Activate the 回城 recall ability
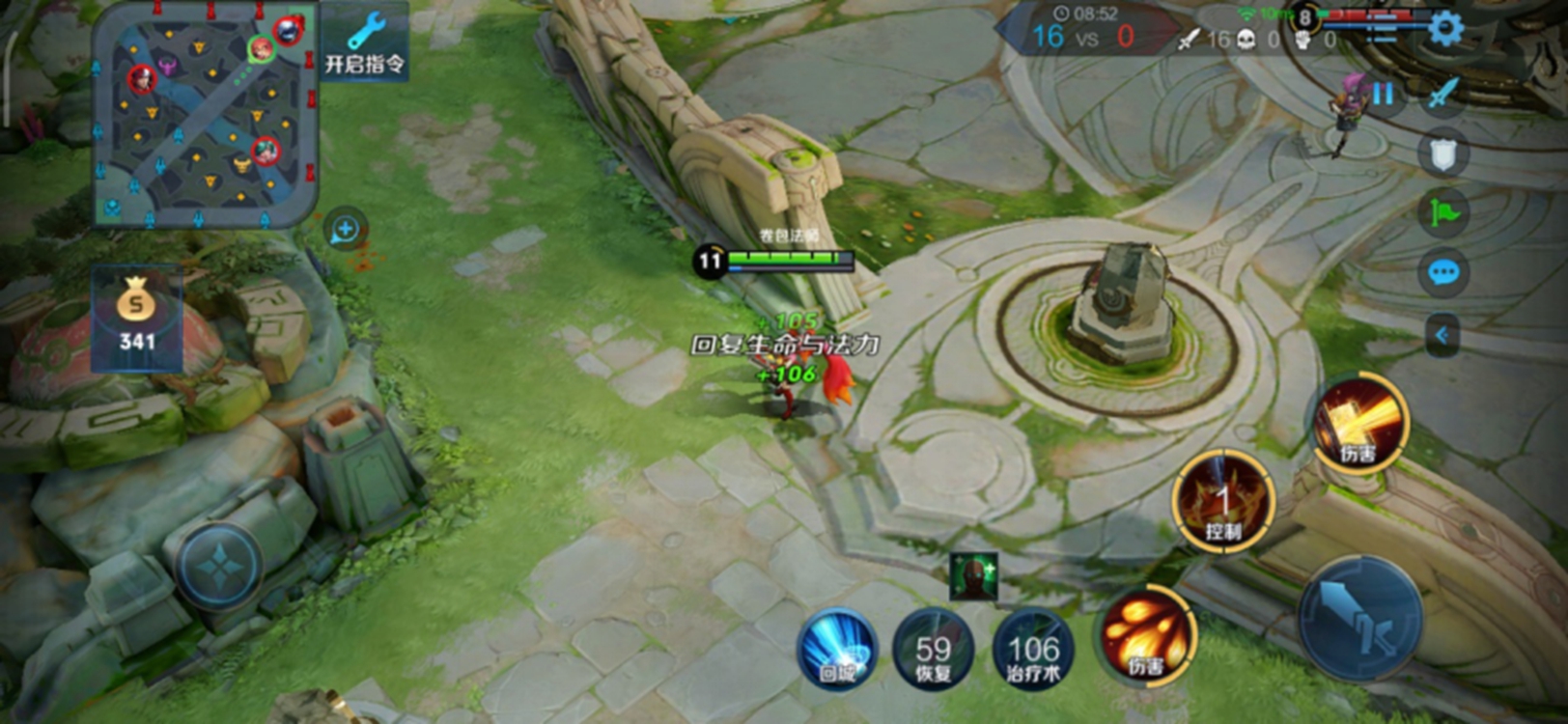 [x=836, y=650]
